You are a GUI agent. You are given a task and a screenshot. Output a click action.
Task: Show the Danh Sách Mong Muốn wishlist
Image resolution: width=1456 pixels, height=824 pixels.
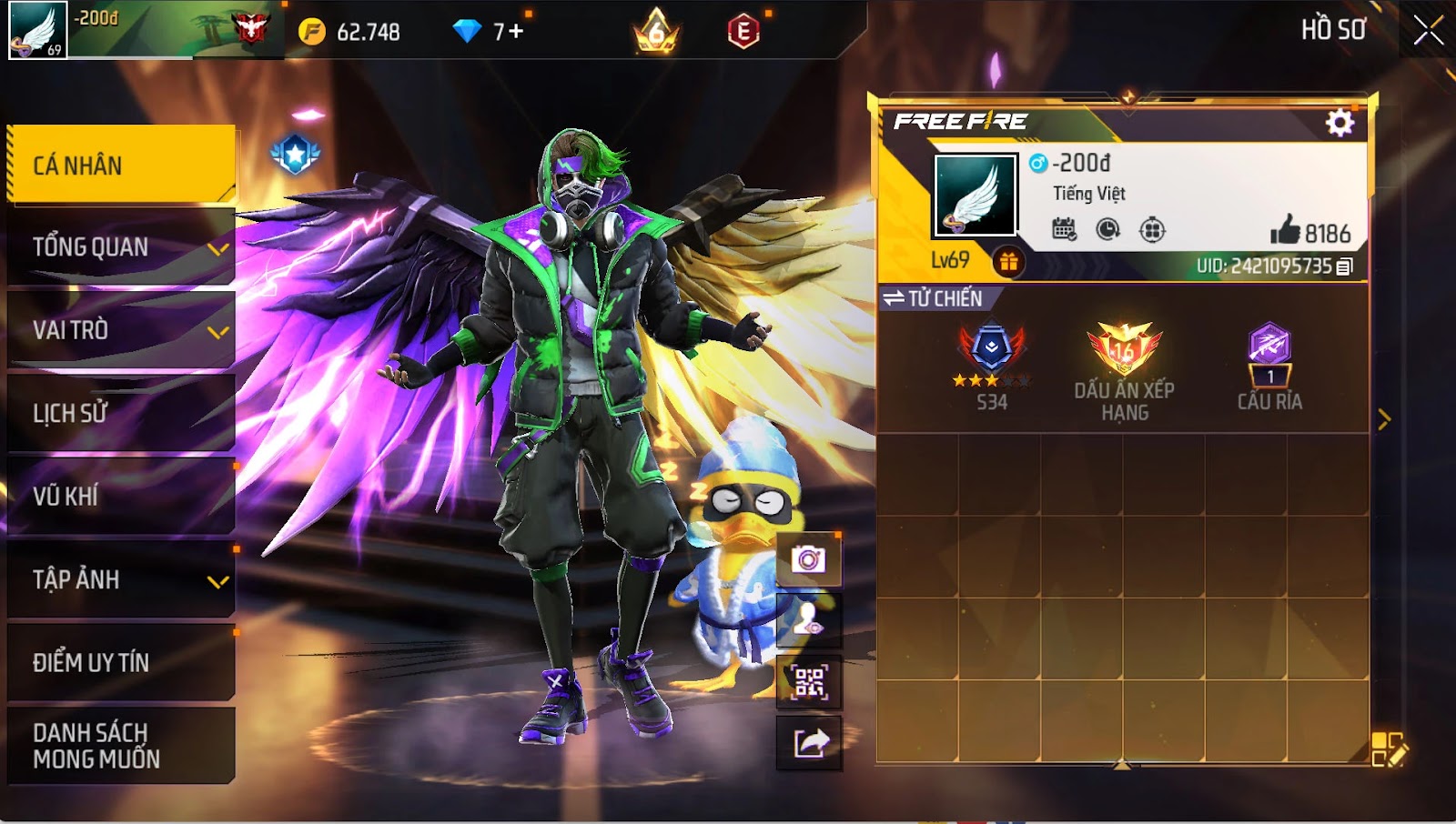pyautogui.click(x=120, y=746)
